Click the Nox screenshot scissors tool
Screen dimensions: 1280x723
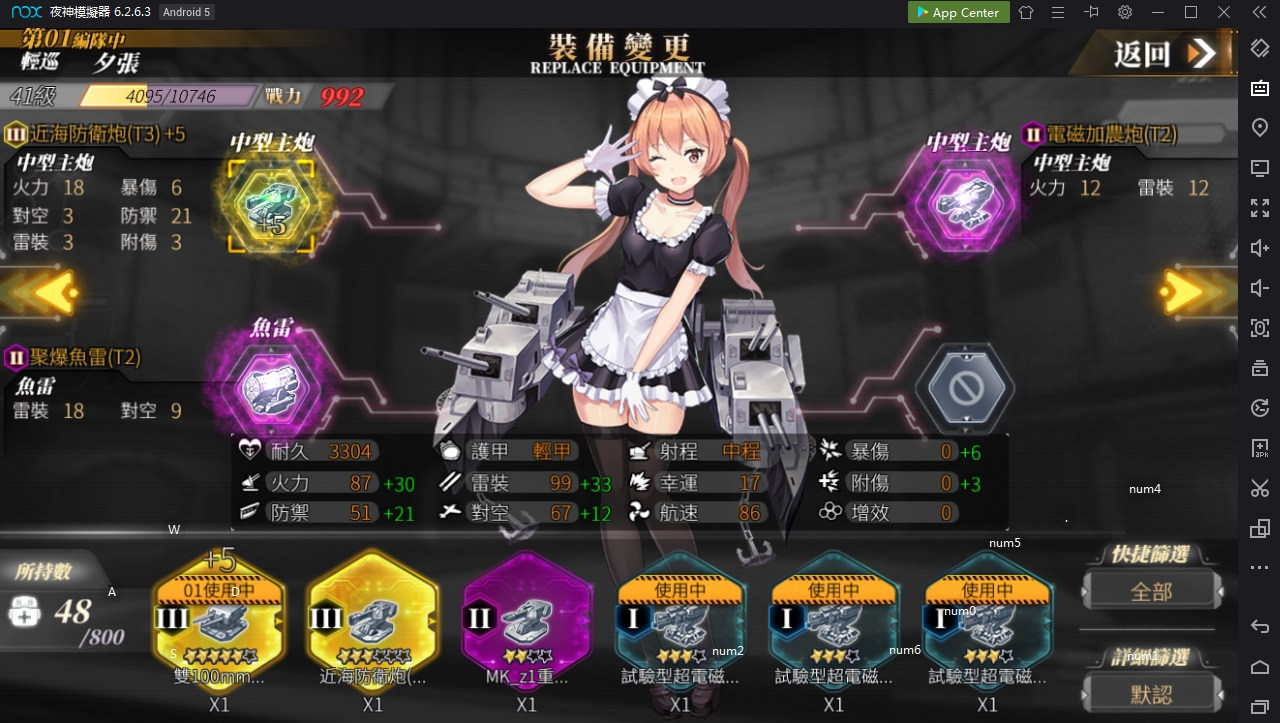pyautogui.click(x=1259, y=488)
